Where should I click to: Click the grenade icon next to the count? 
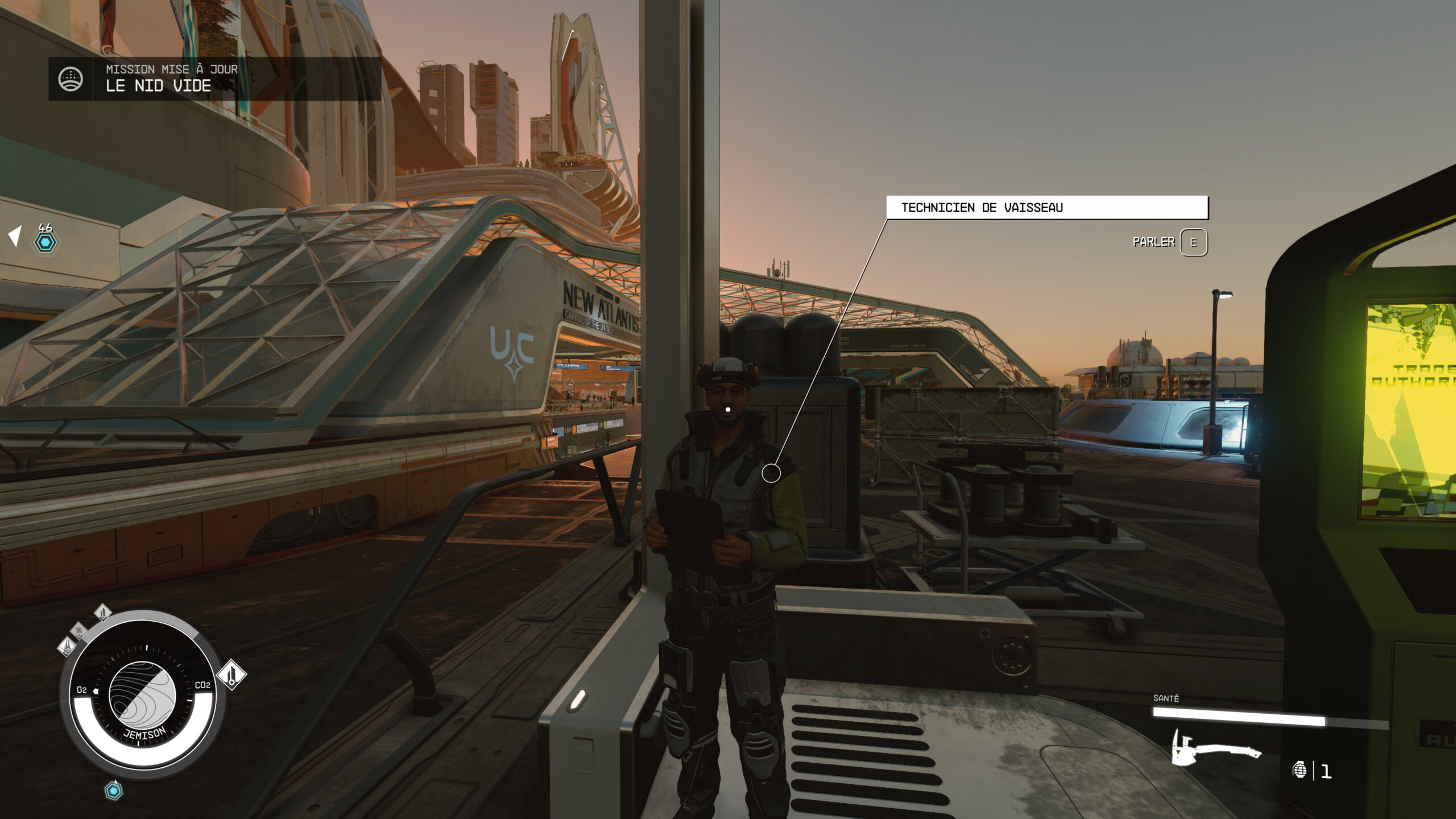coord(1299,771)
